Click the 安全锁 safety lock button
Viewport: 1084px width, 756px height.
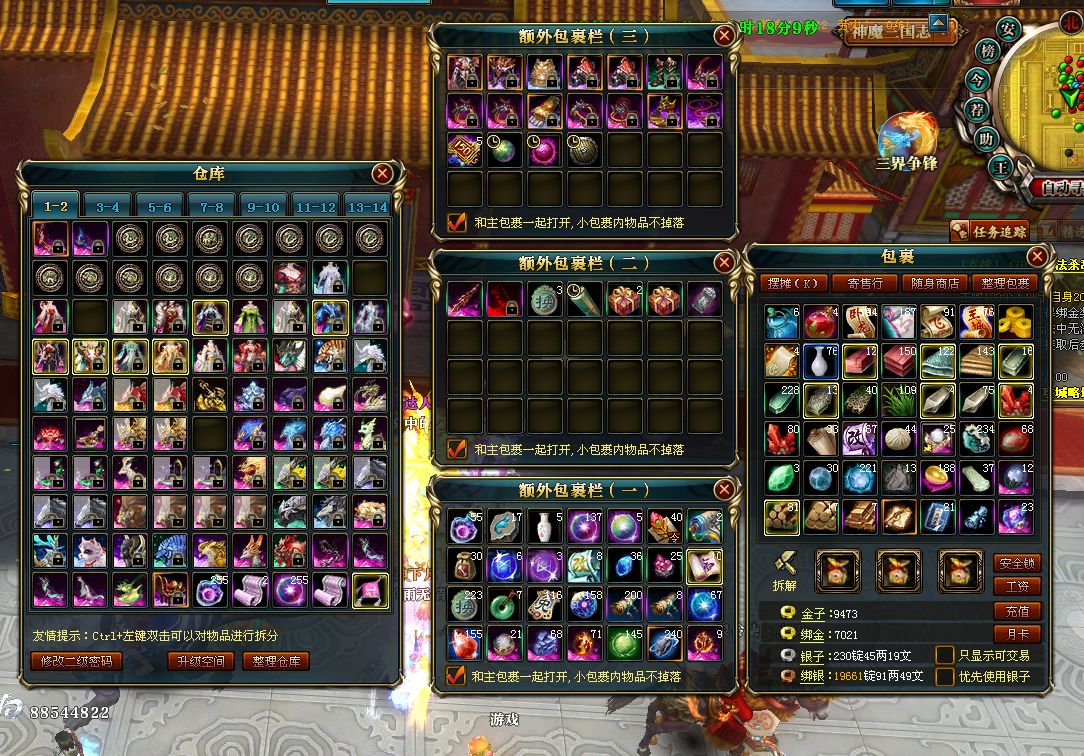click(1017, 564)
